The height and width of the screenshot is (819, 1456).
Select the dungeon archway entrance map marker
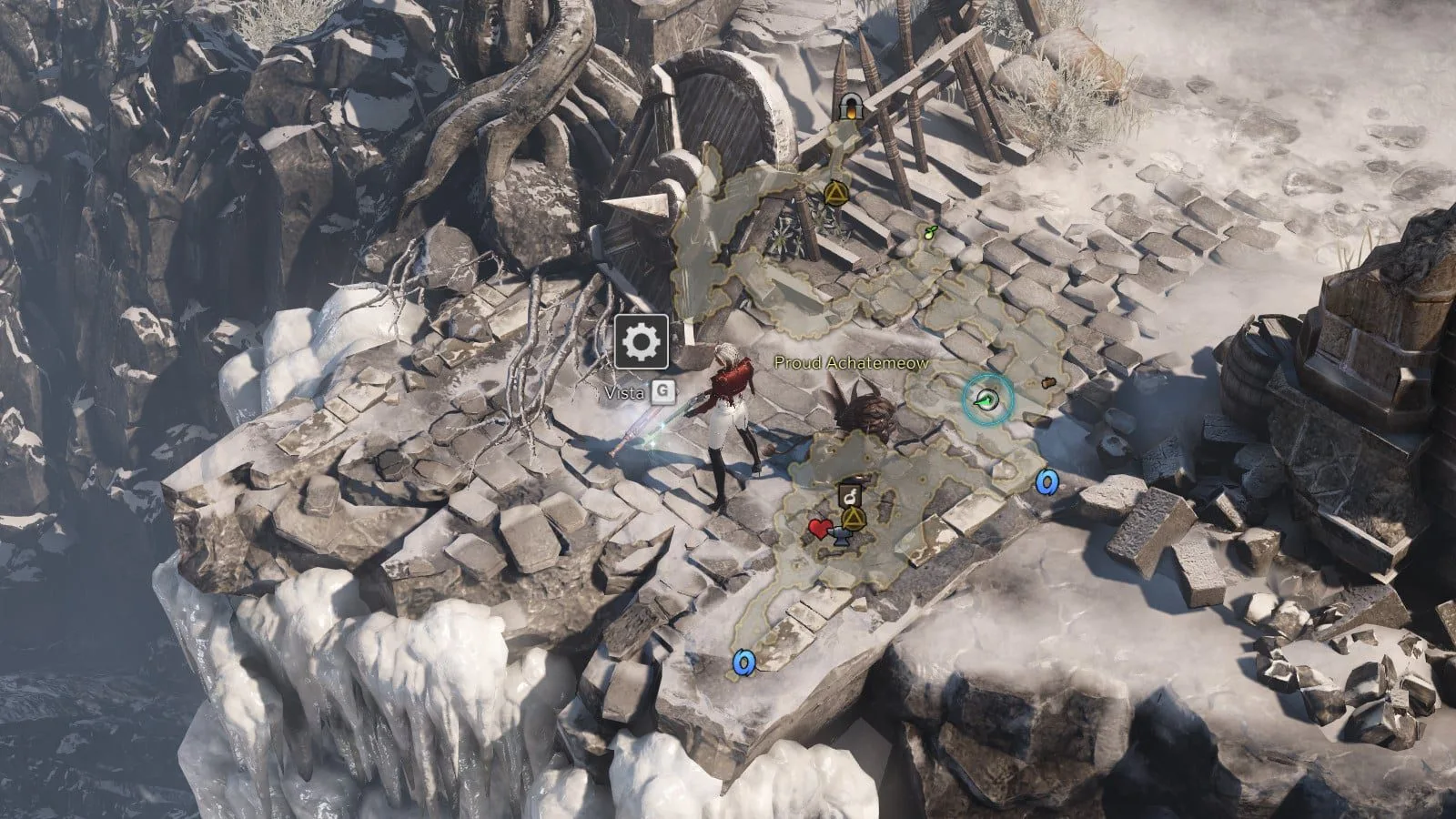click(x=851, y=106)
